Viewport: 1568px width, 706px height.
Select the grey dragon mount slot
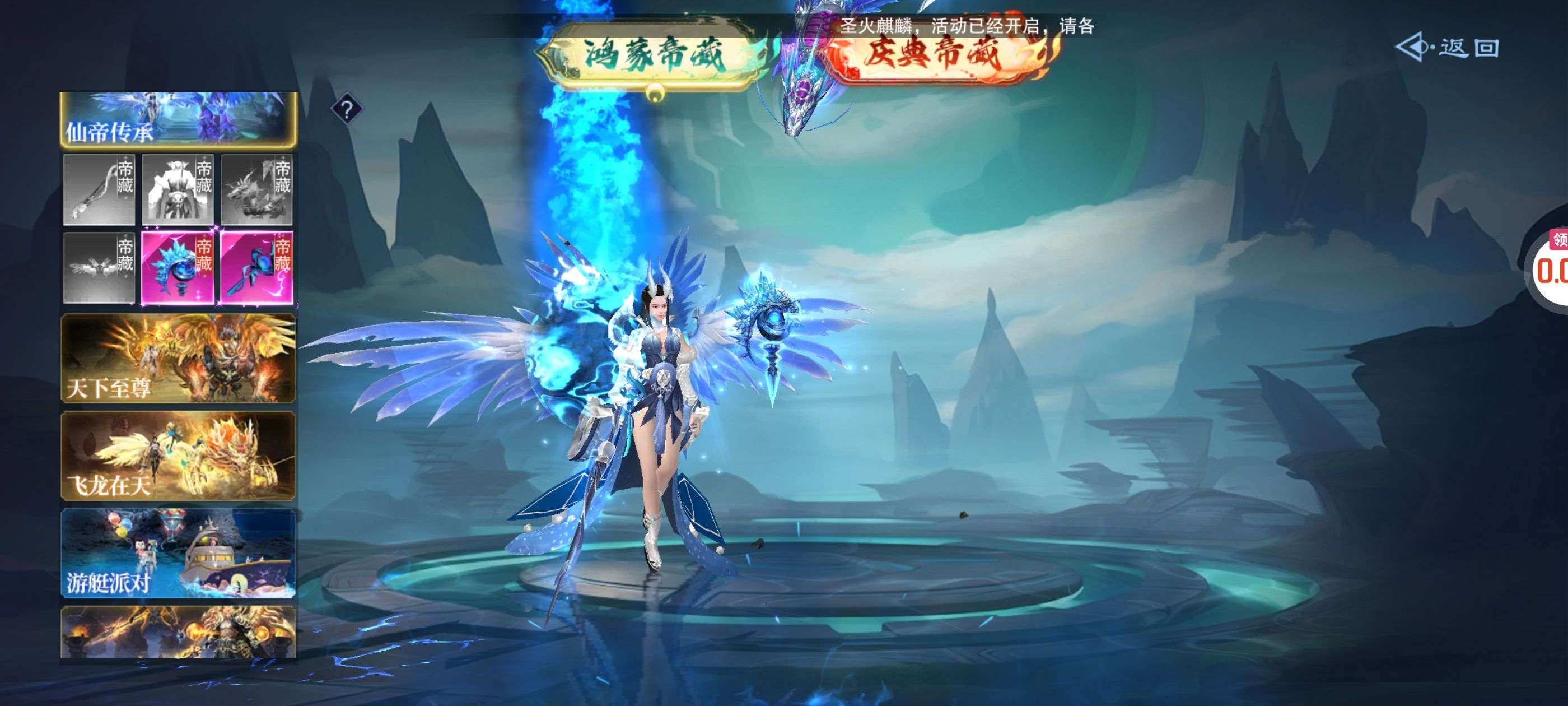pos(257,189)
